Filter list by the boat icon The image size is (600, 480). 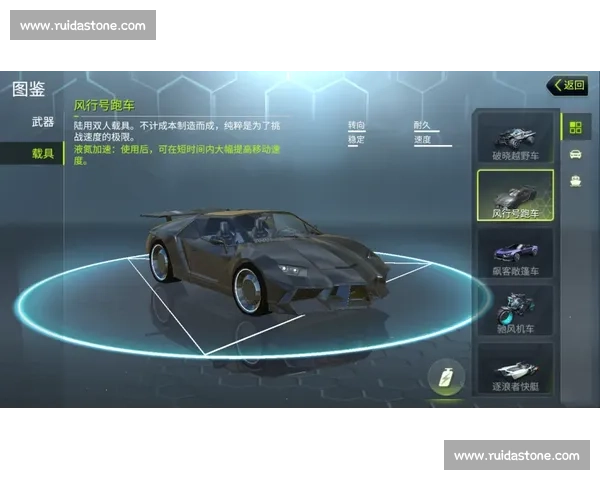point(575,181)
